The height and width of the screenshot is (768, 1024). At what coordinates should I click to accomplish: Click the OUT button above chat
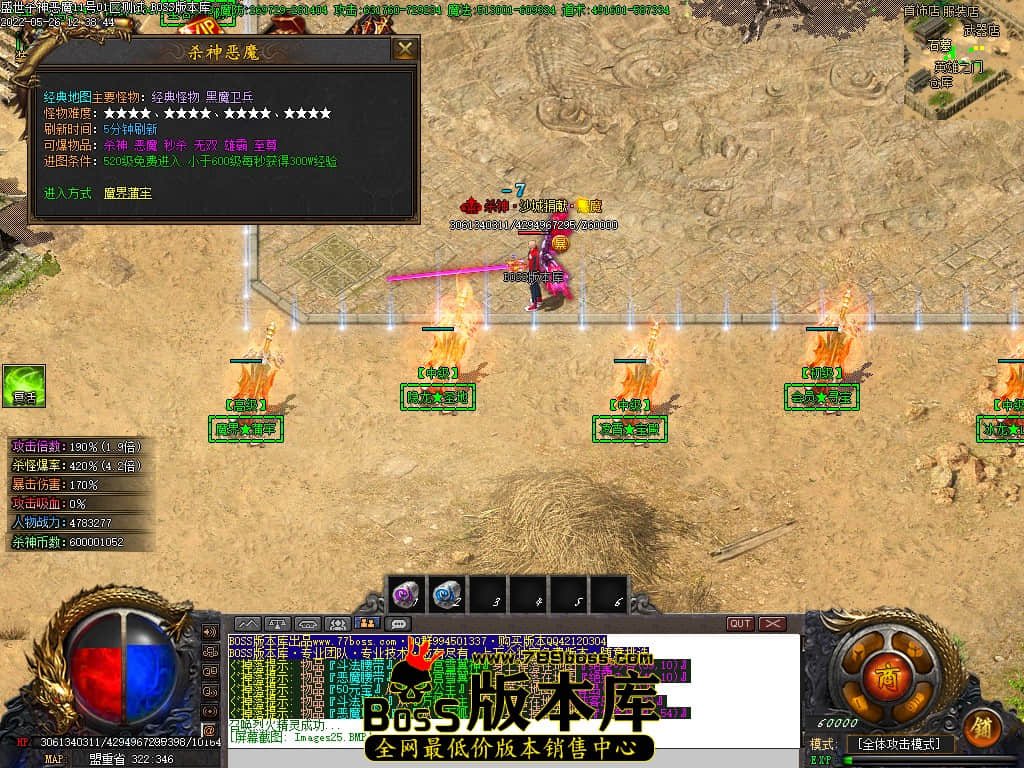click(740, 624)
